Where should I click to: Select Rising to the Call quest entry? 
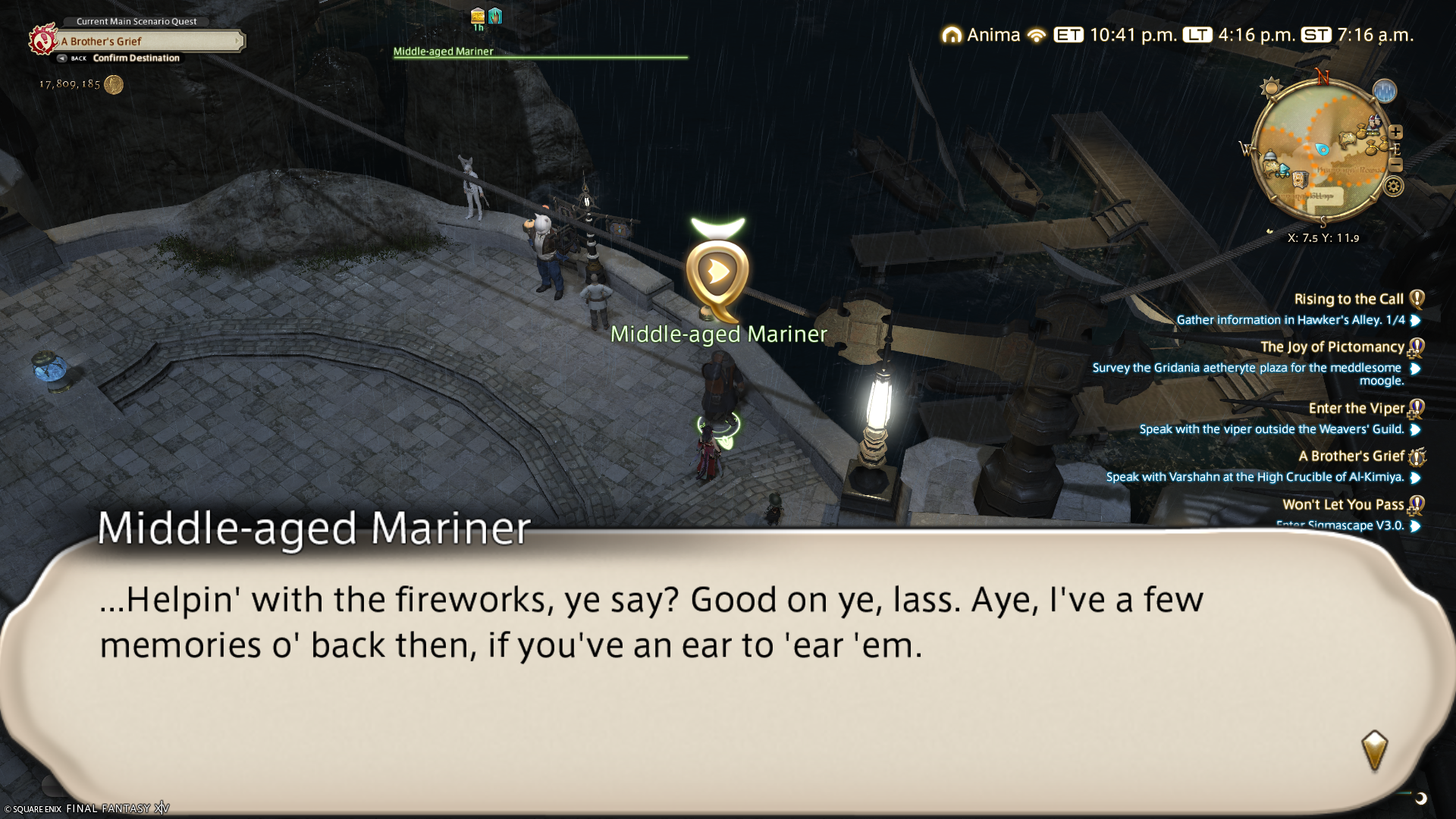coord(1348,299)
